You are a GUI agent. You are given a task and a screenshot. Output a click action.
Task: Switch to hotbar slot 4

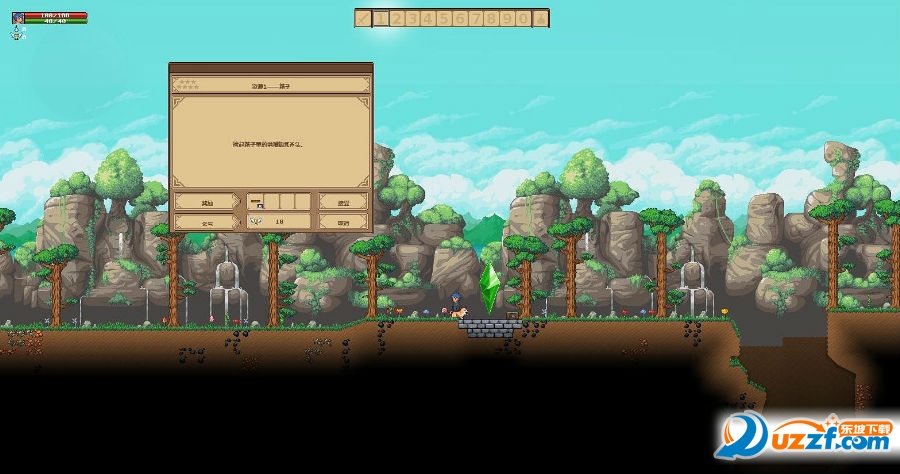click(x=428, y=17)
